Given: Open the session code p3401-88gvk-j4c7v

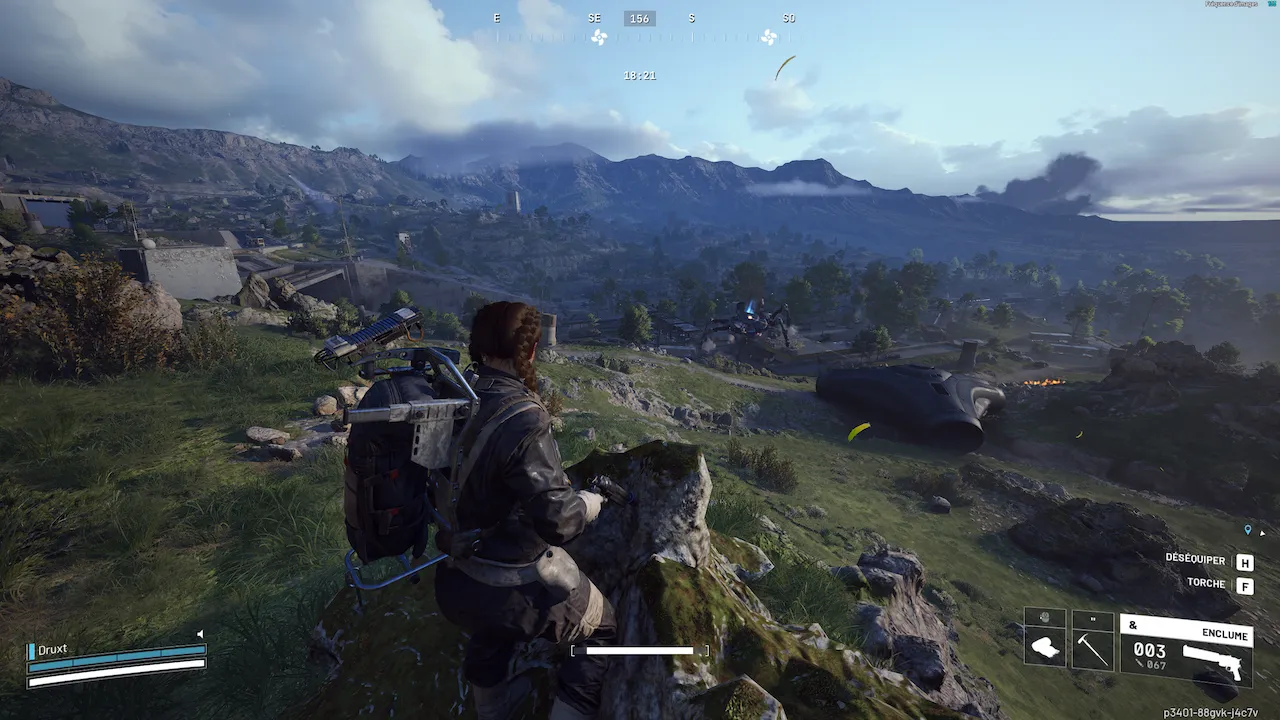Looking at the screenshot, I should [1211, 711].
